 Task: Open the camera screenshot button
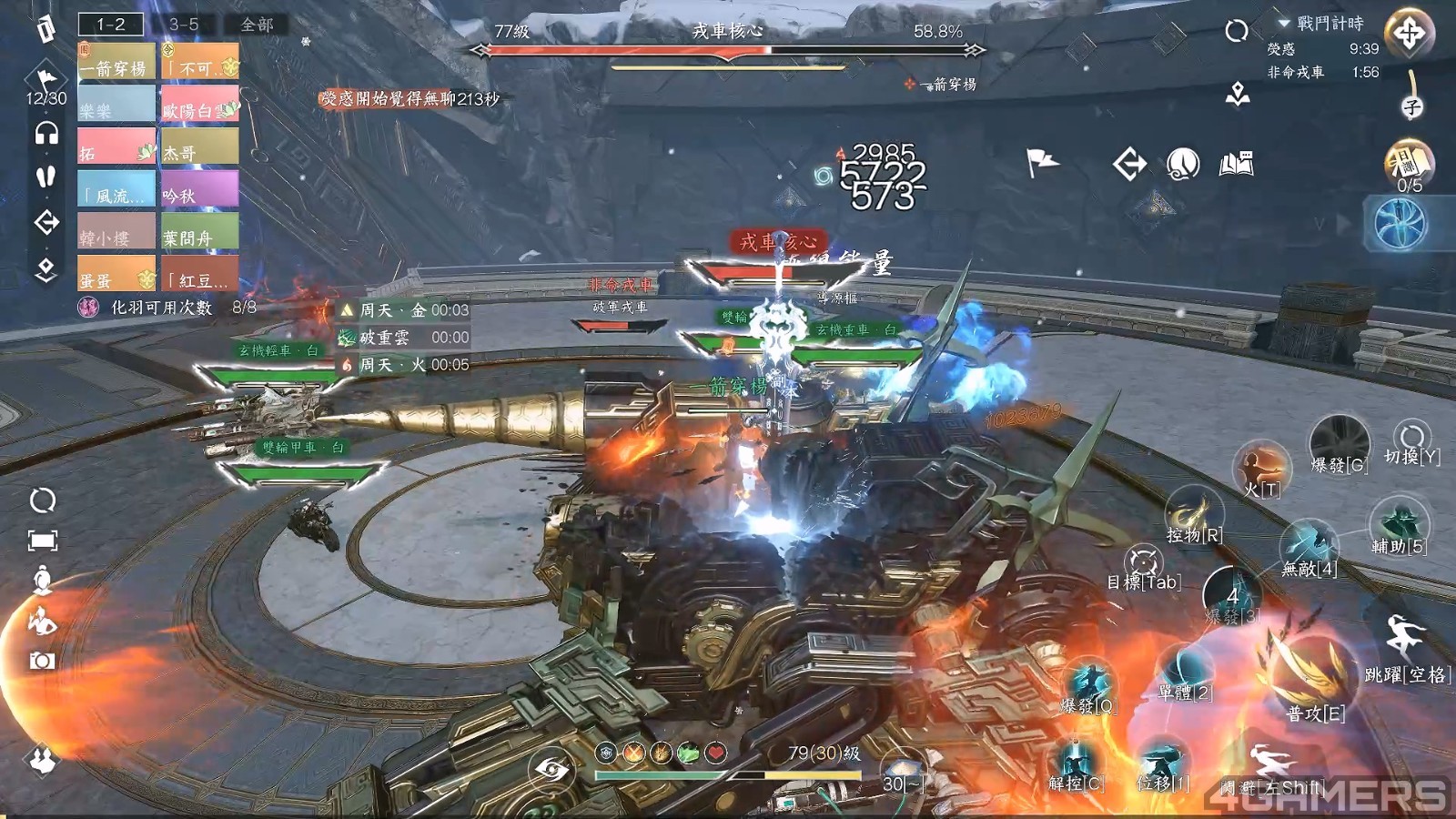(42, 662)
